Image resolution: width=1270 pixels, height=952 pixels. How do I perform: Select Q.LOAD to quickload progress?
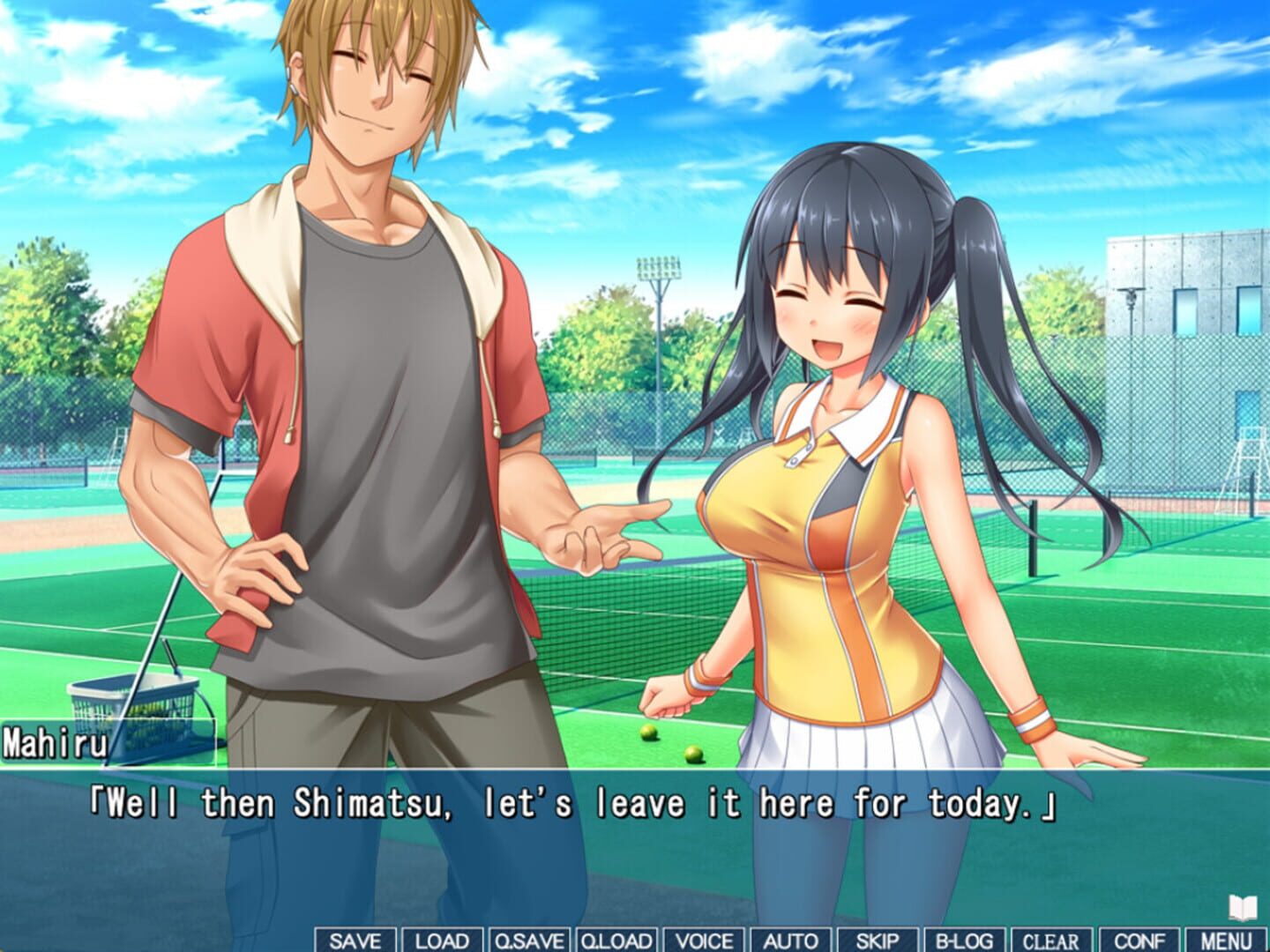coord(616,941)
